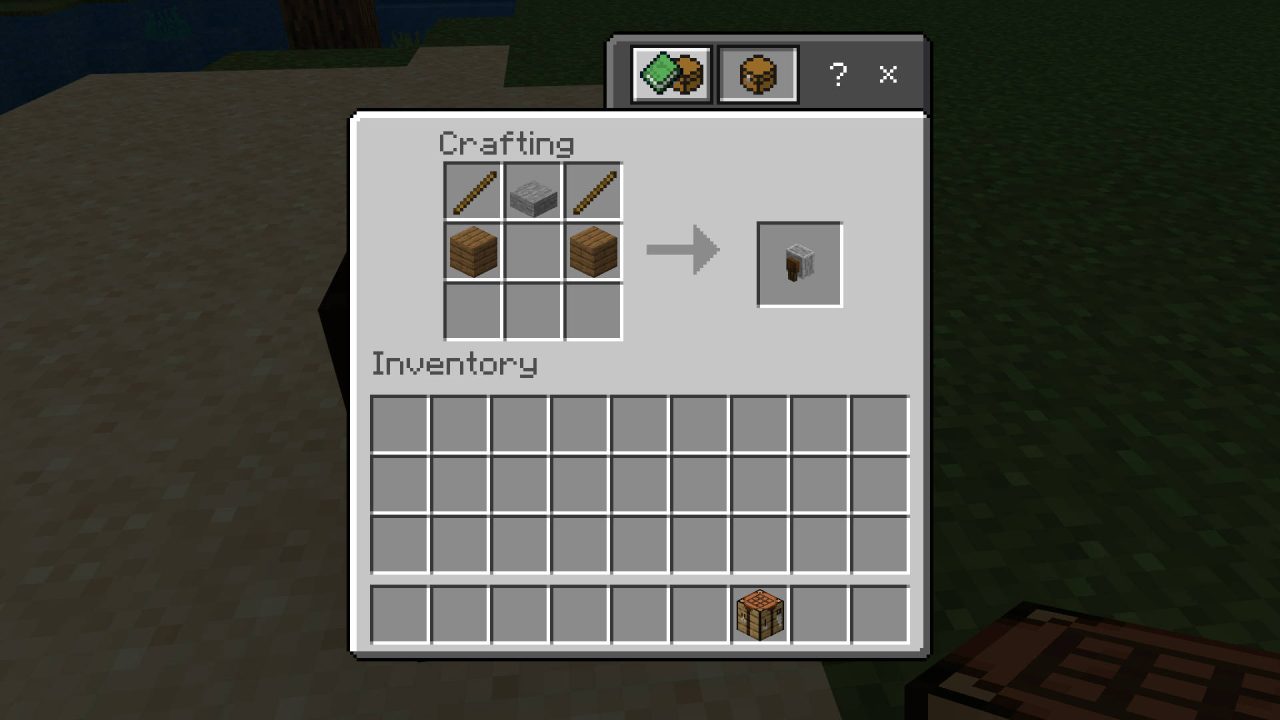Open the help question mark
The image size is (1280, 720).
838,73
